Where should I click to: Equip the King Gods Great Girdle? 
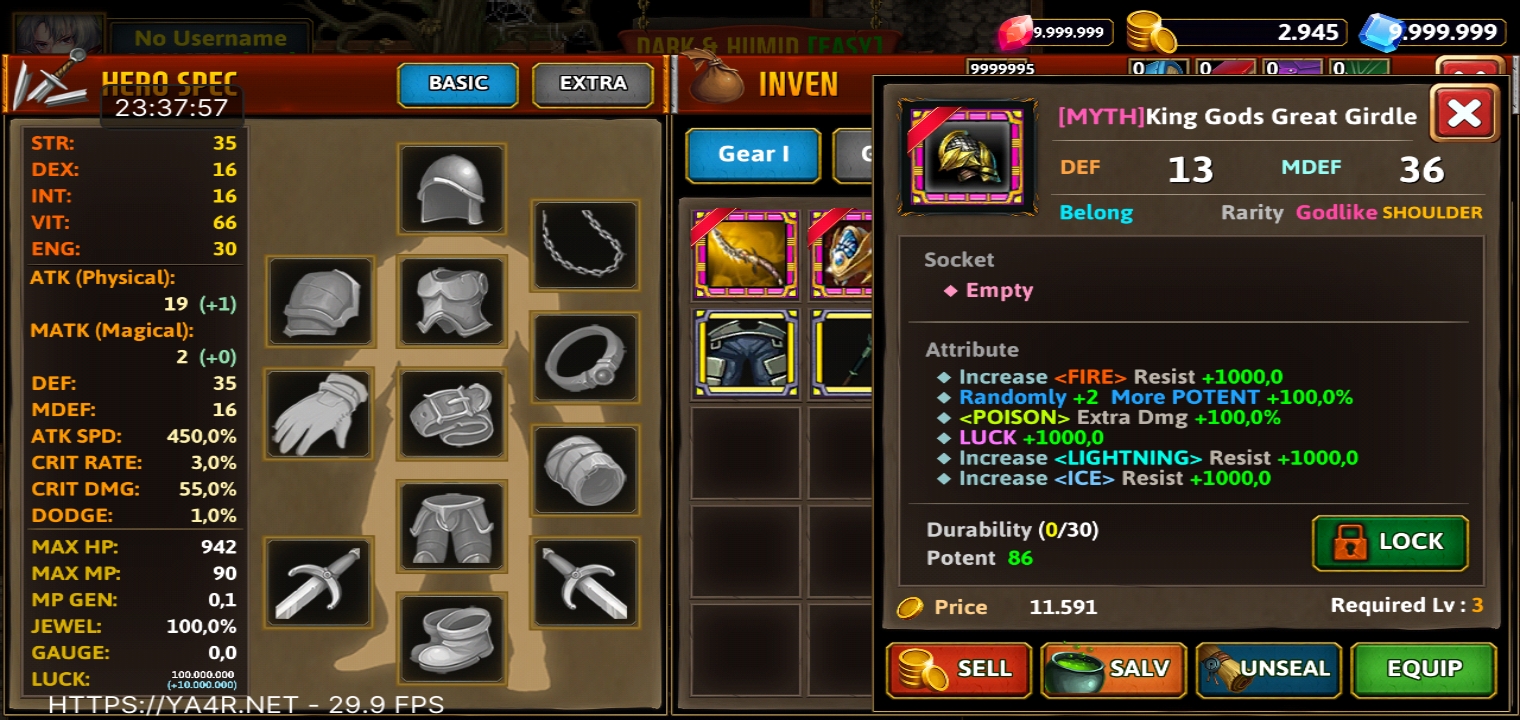[x=1423, y=669]
